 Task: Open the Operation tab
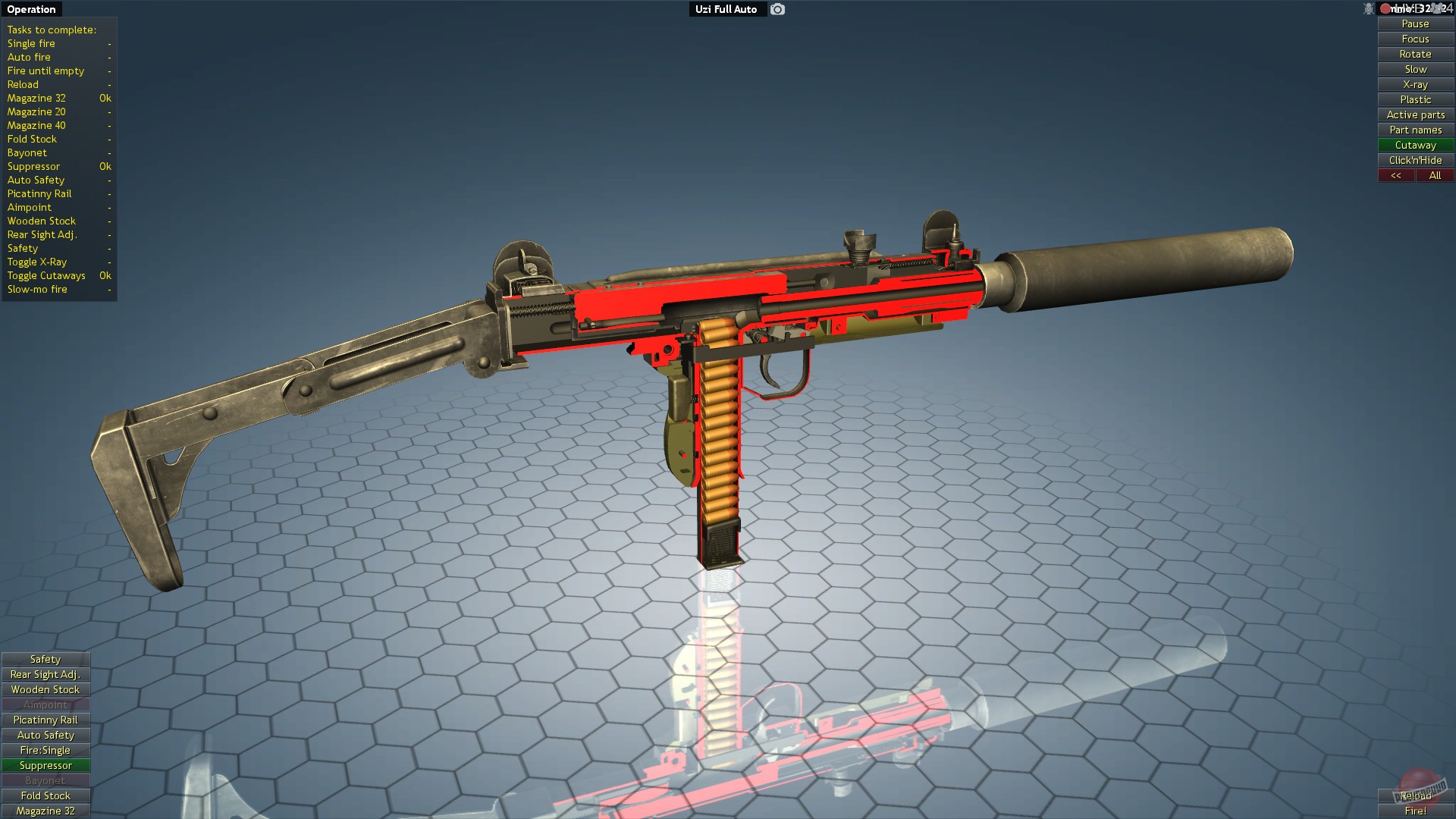point(30,9)
